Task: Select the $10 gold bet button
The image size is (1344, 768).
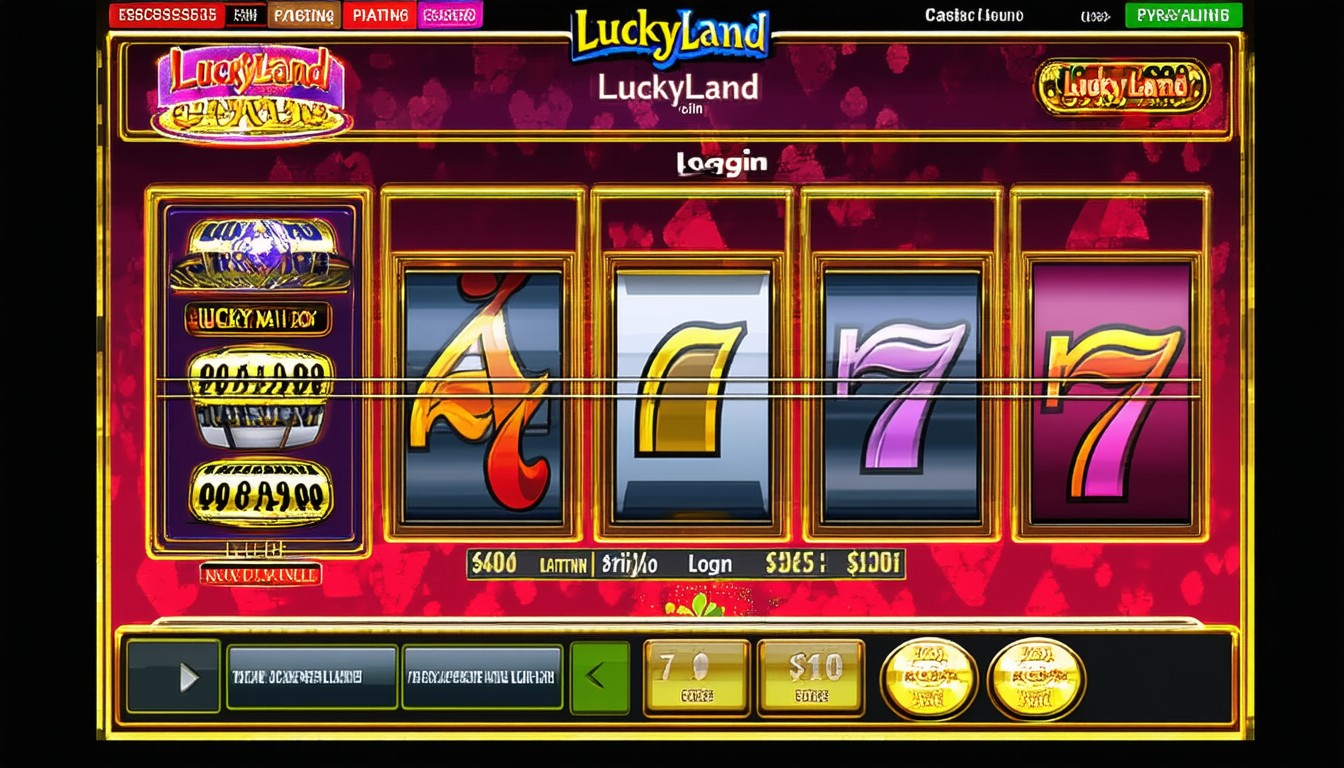Action: [x=811, y=677]
